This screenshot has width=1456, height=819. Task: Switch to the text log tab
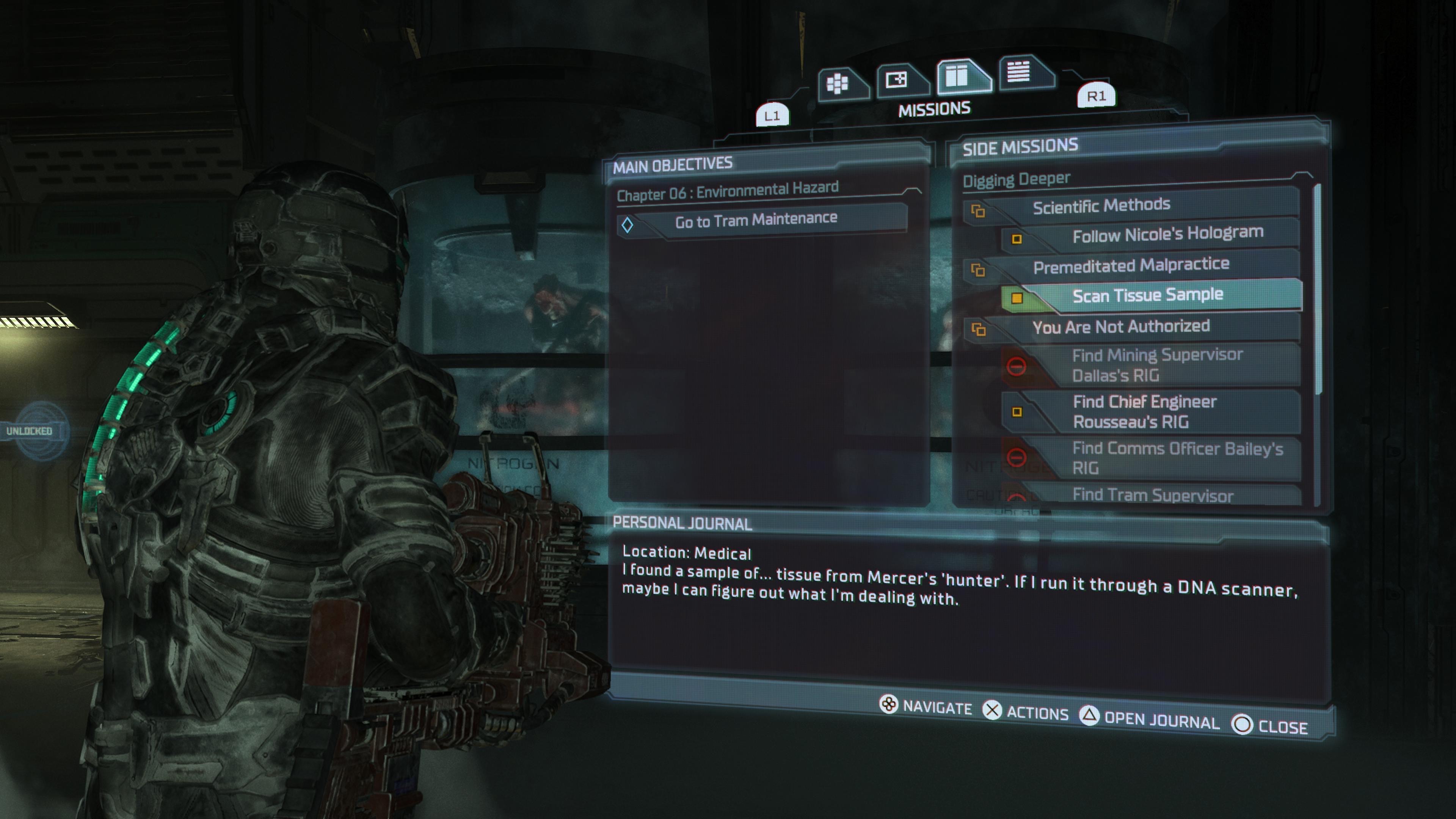point(1019,72)
